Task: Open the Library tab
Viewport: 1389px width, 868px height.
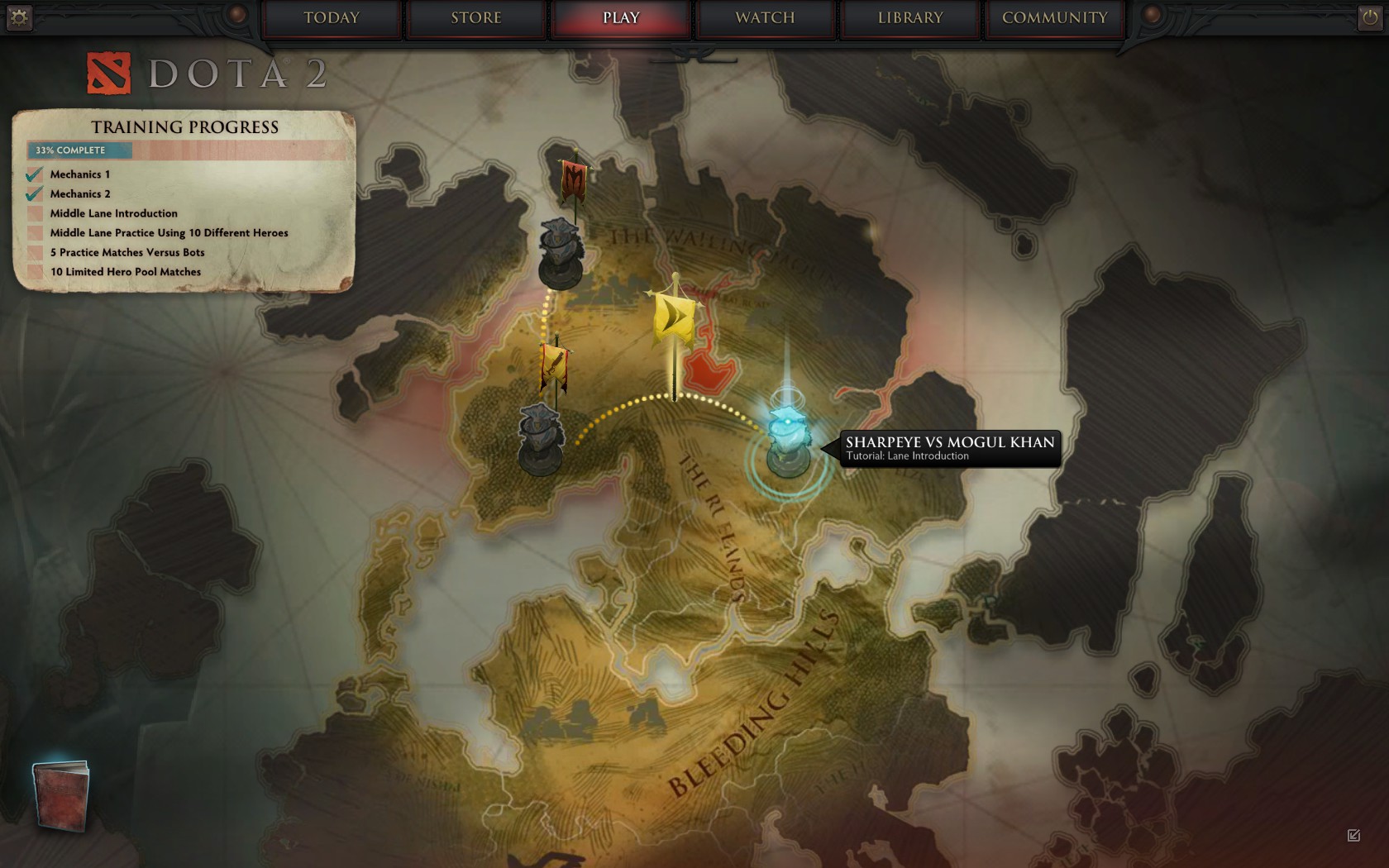Action: 910,18
